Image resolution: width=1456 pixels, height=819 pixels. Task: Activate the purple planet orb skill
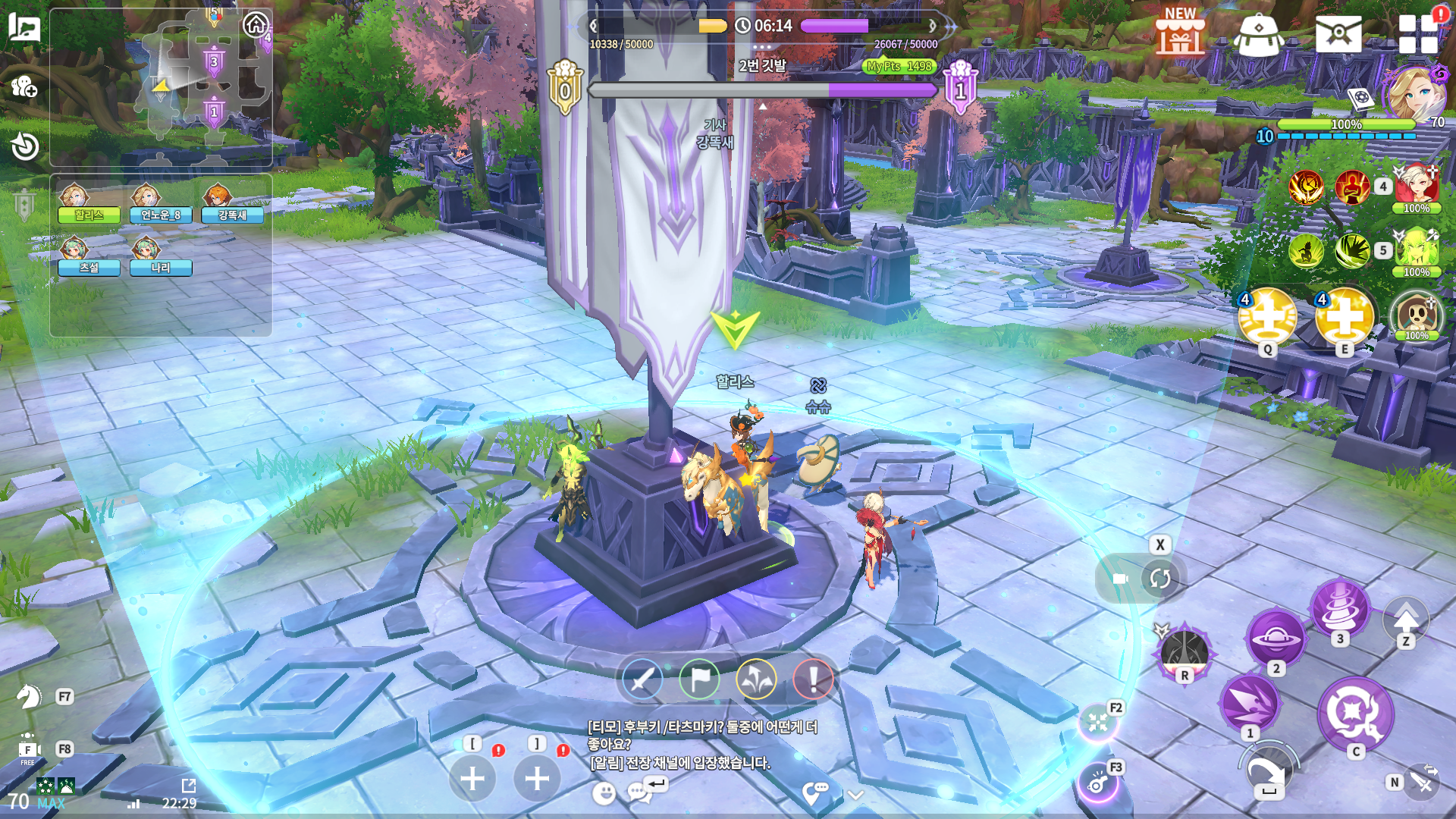(1276, 639)
